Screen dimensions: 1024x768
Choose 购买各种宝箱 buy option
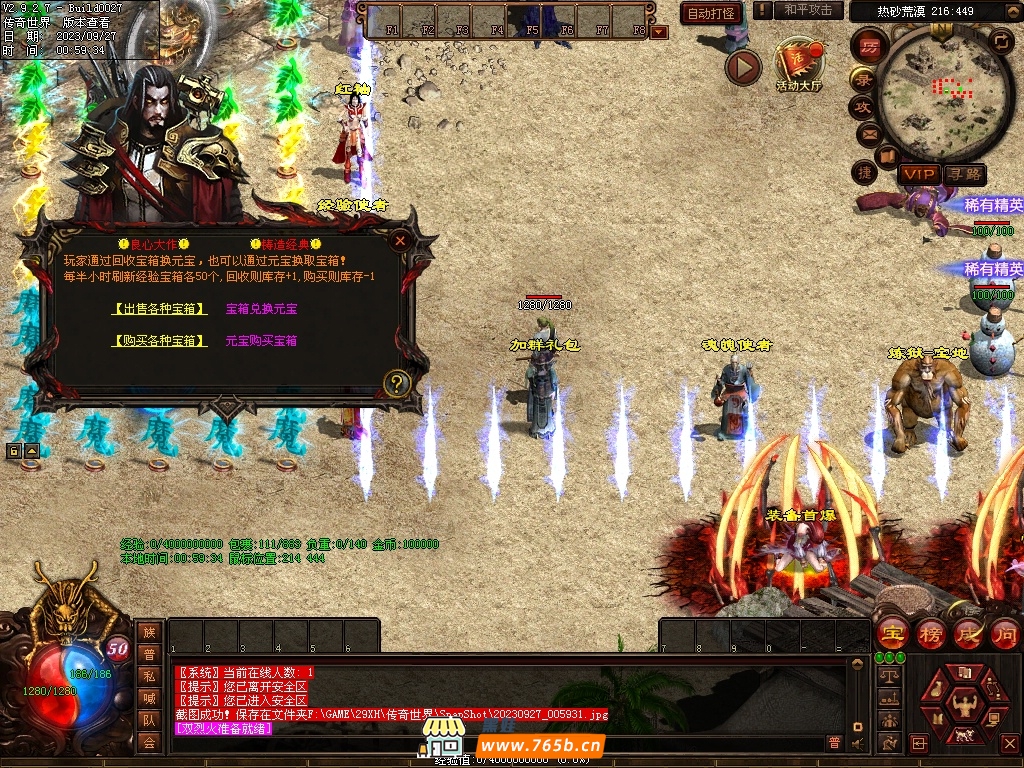[160, 341]
